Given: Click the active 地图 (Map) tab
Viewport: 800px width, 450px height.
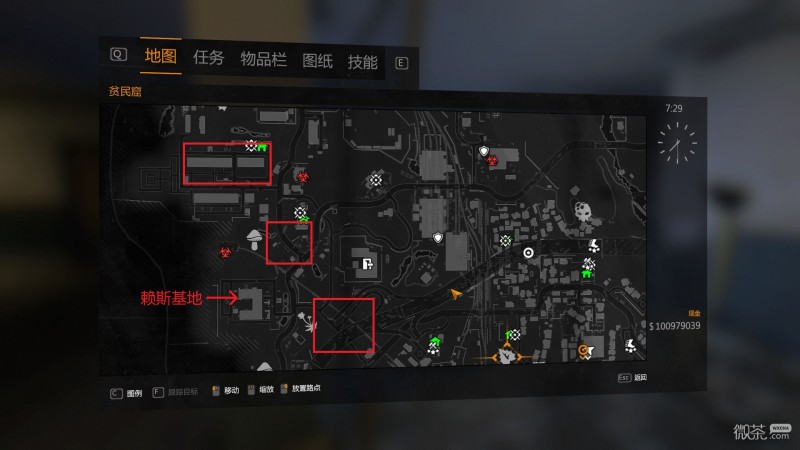Looking at the screenshot, I should (x=160, y=56).
